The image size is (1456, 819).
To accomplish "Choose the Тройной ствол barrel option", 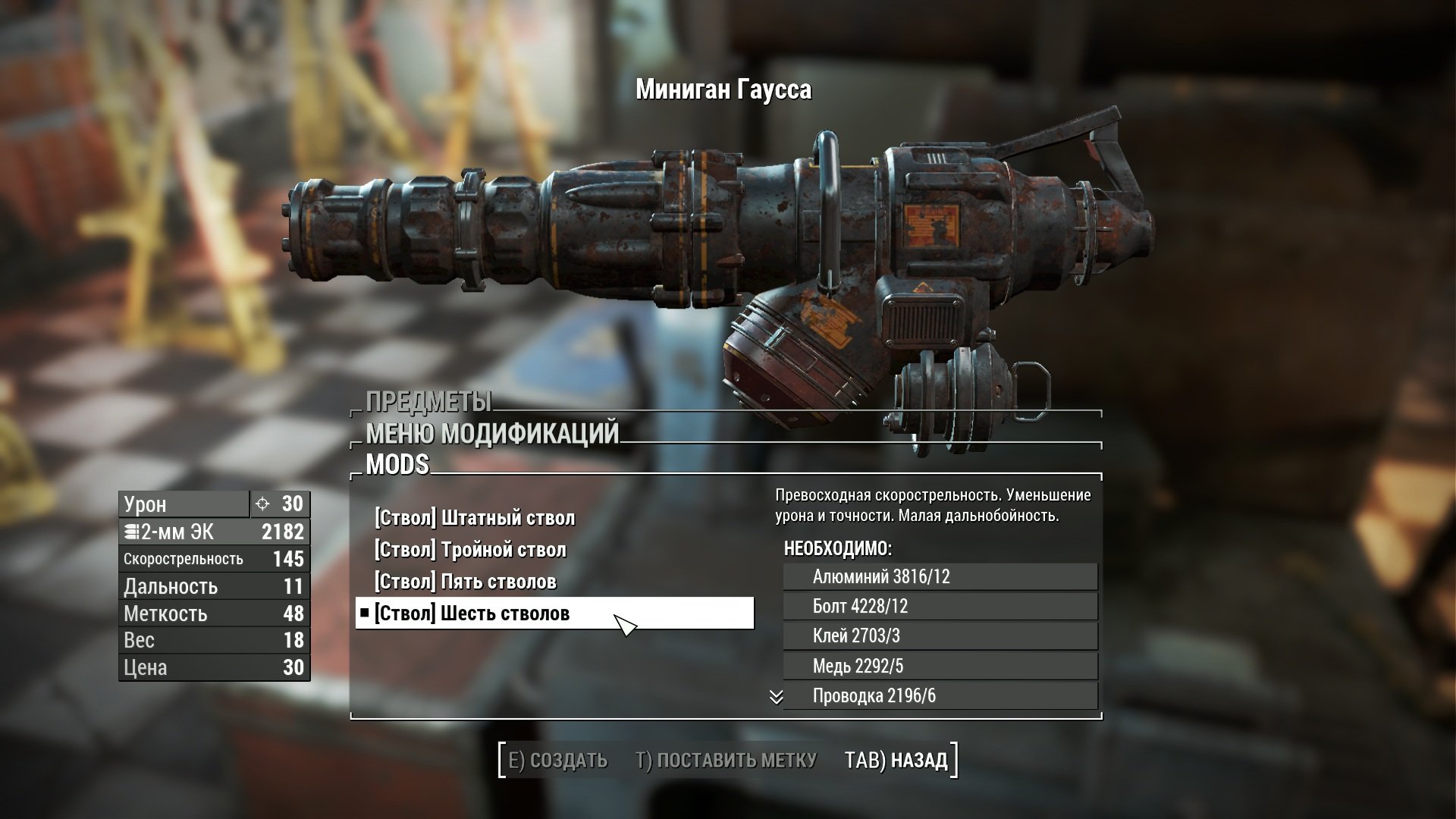I will (470, 550).
